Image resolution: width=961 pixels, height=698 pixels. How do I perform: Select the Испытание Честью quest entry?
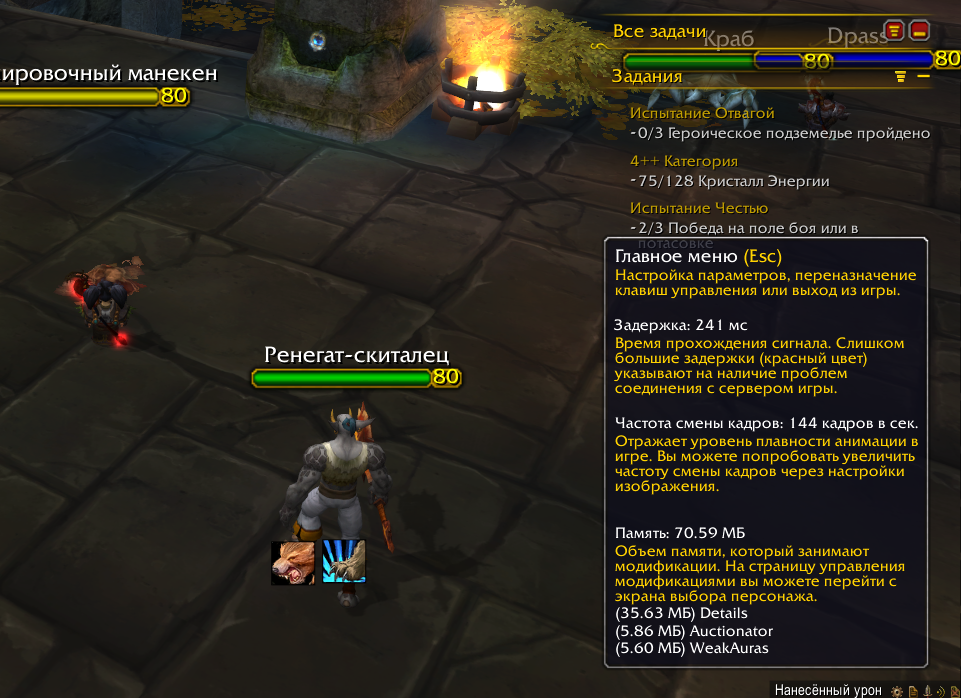coord(699,208)
